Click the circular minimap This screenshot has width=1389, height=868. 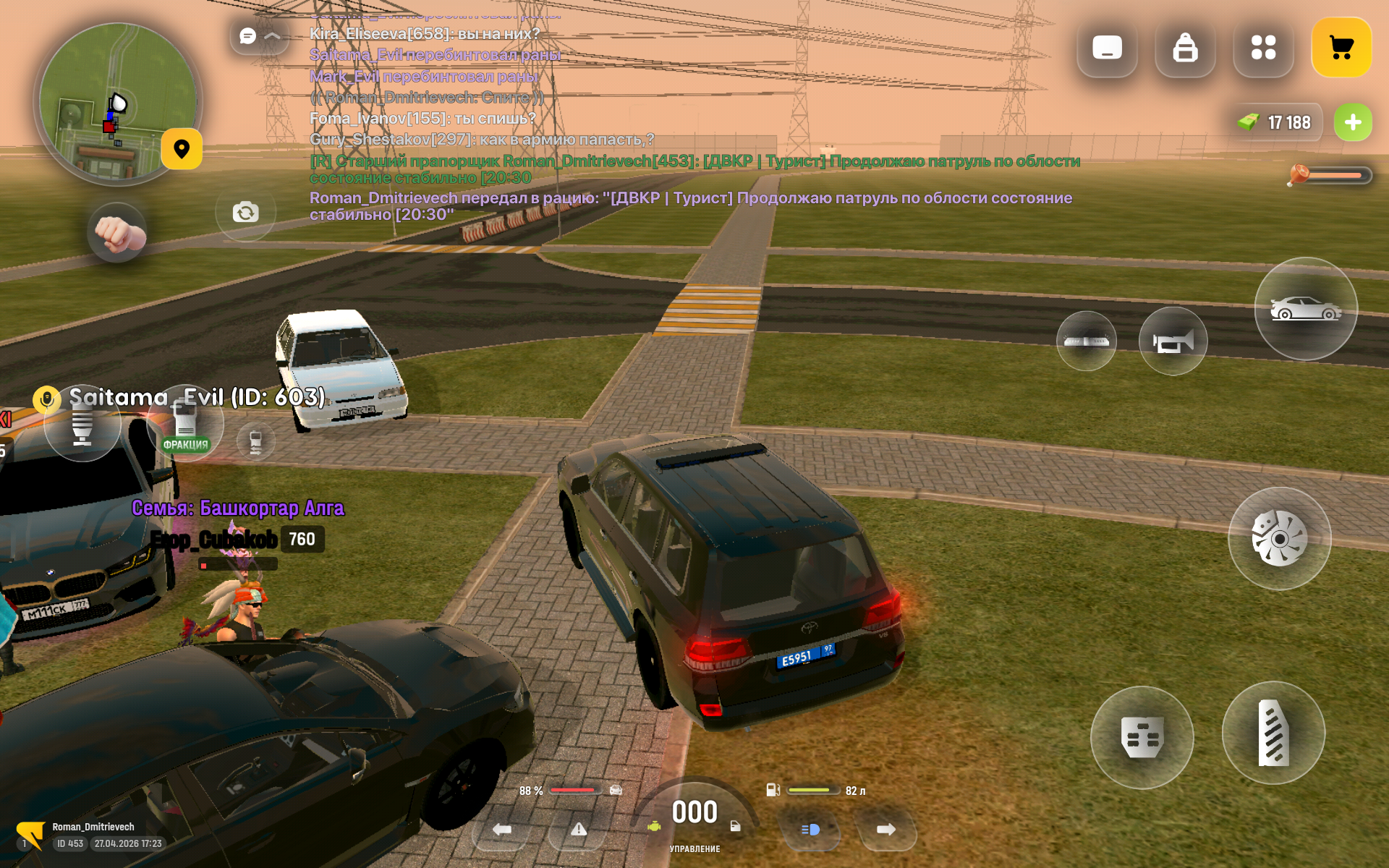coord(117,101)
